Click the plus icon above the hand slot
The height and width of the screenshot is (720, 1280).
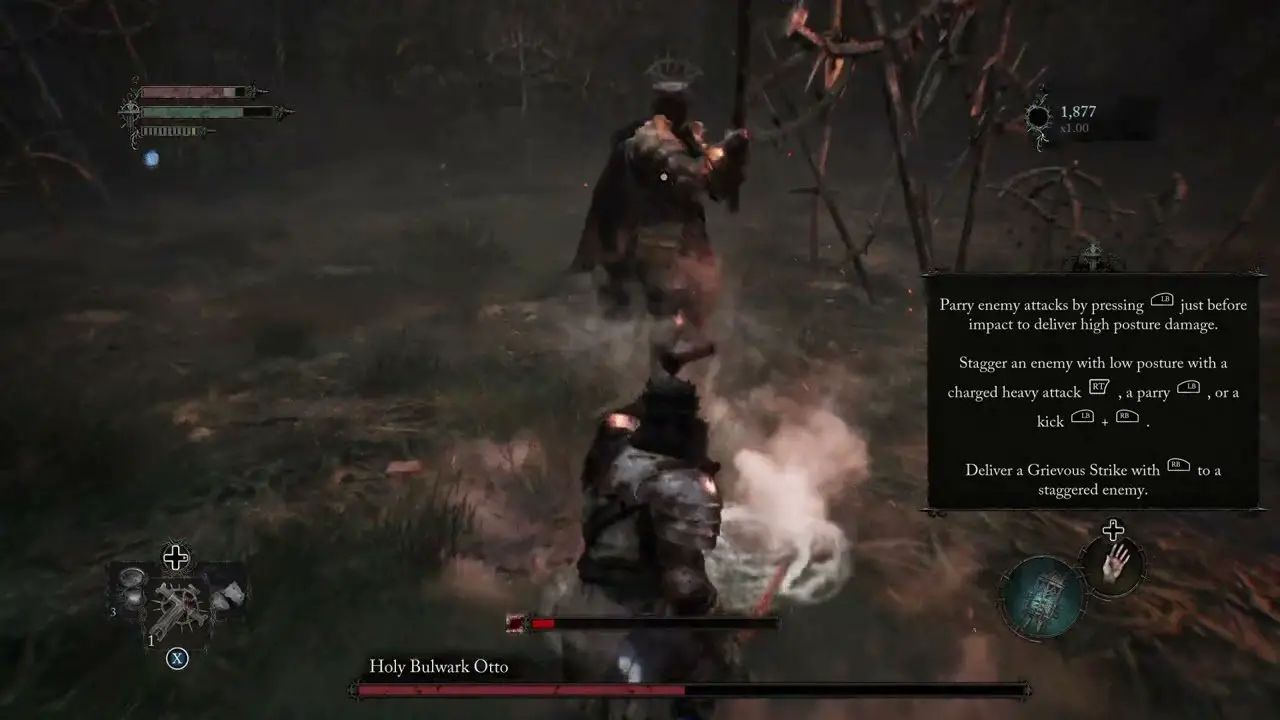[x=1113, y=530]
